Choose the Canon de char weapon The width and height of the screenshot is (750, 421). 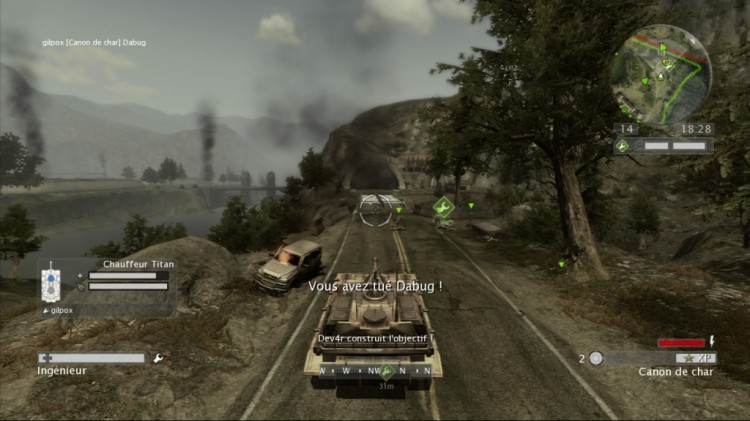(x=674, y=372)
